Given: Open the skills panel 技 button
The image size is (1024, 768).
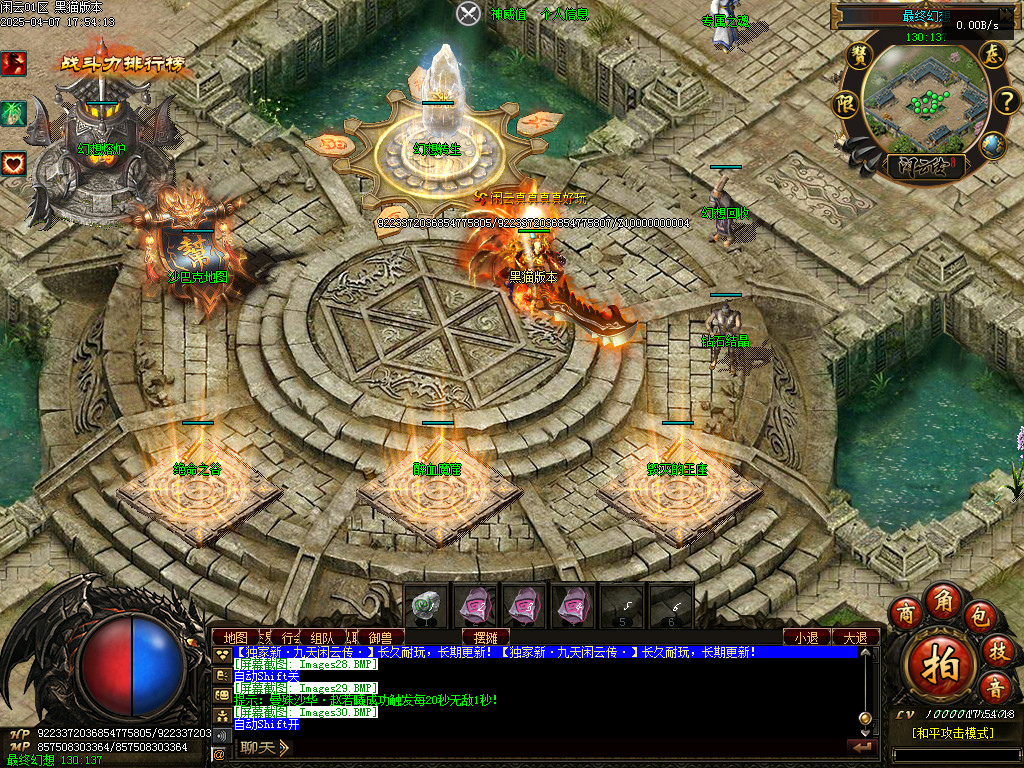Looking at the screenshot, I should [x=997, y=650].
